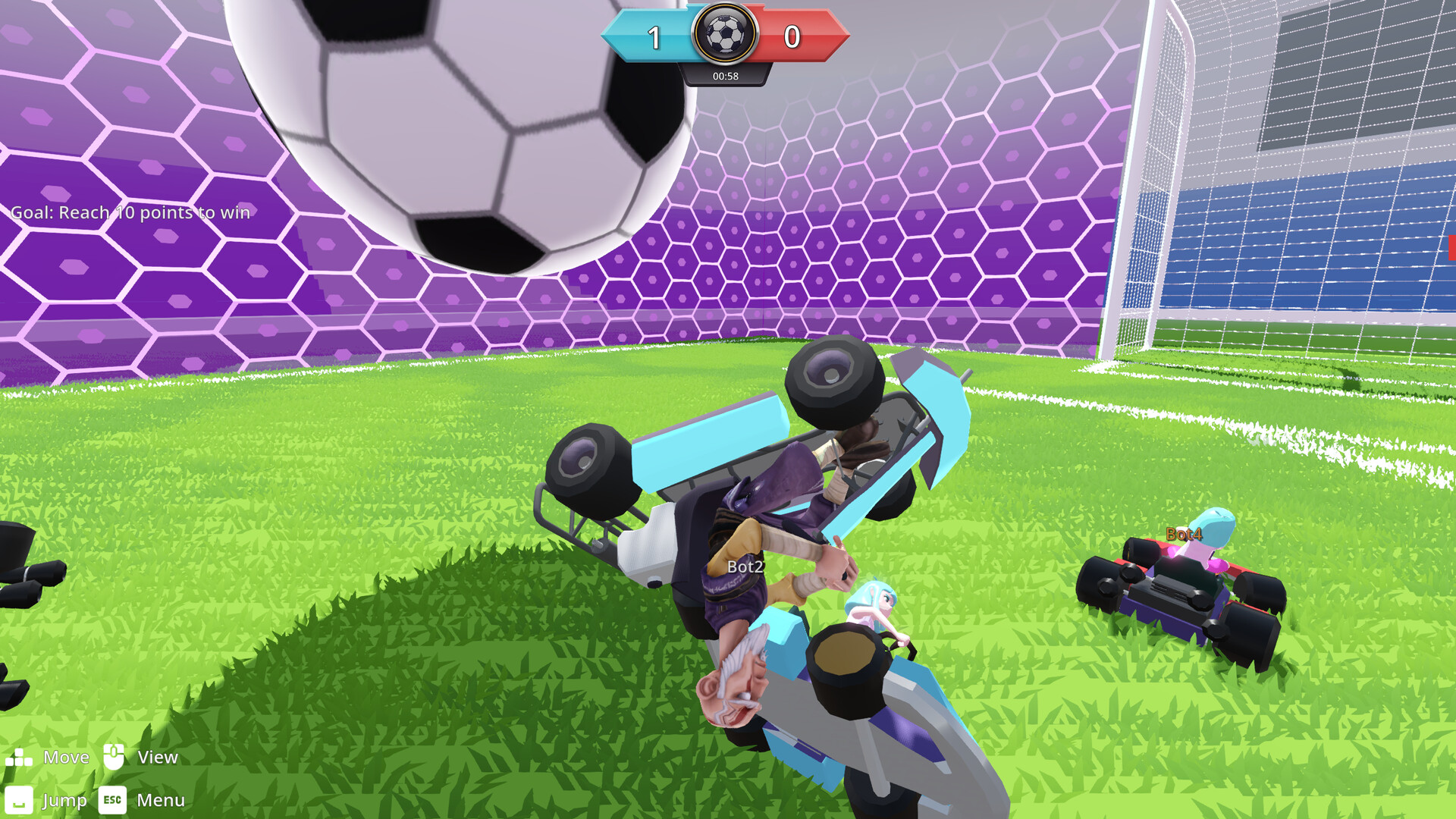This screenshot has height=819, width=1456.
Task: Click the ESC Menu key icon
Action: point(111,800)
